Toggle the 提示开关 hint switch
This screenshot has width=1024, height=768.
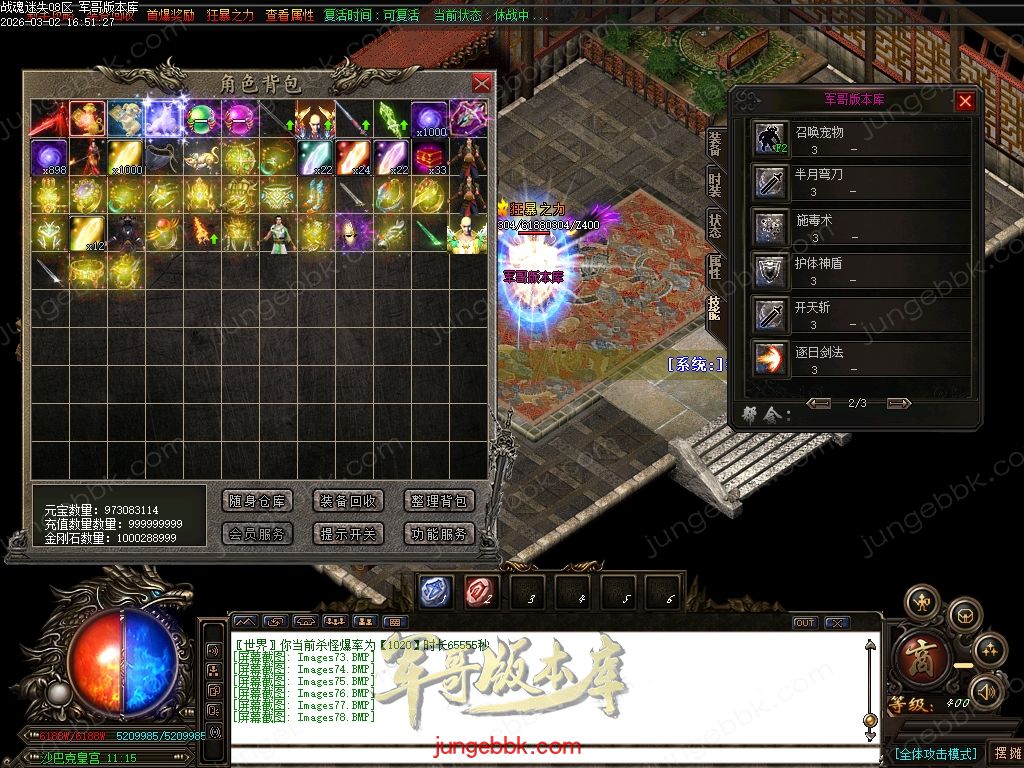coord(348,534)
